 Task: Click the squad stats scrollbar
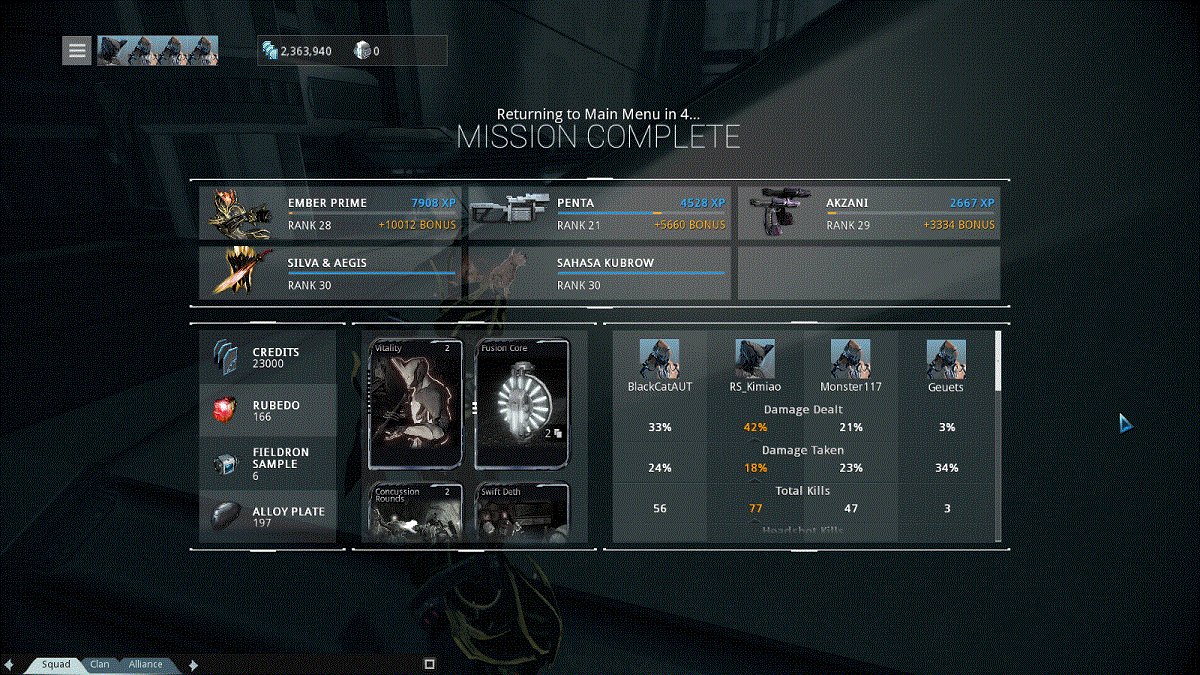click(997, 362)
